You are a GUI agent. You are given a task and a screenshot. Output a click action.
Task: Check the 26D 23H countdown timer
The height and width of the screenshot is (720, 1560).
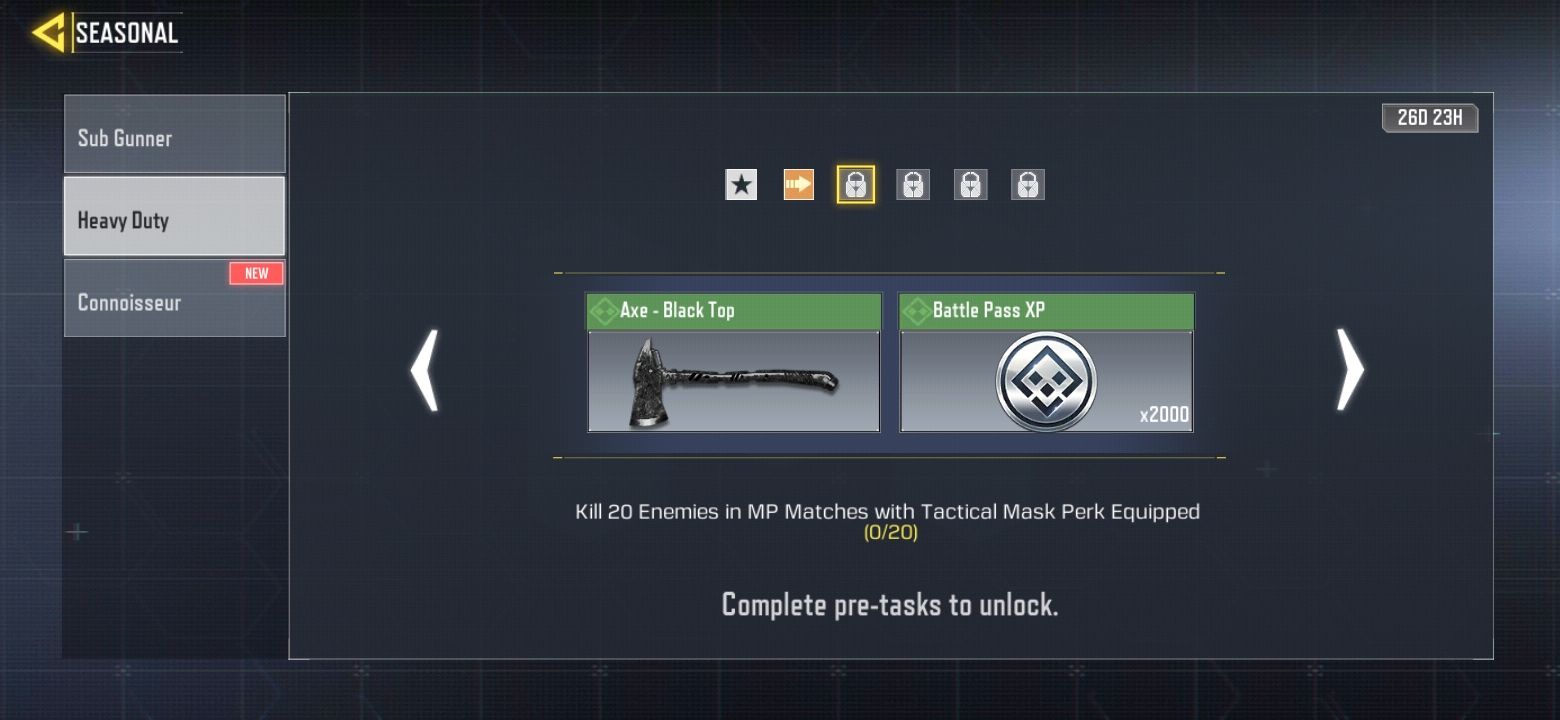pos(1429,117)
